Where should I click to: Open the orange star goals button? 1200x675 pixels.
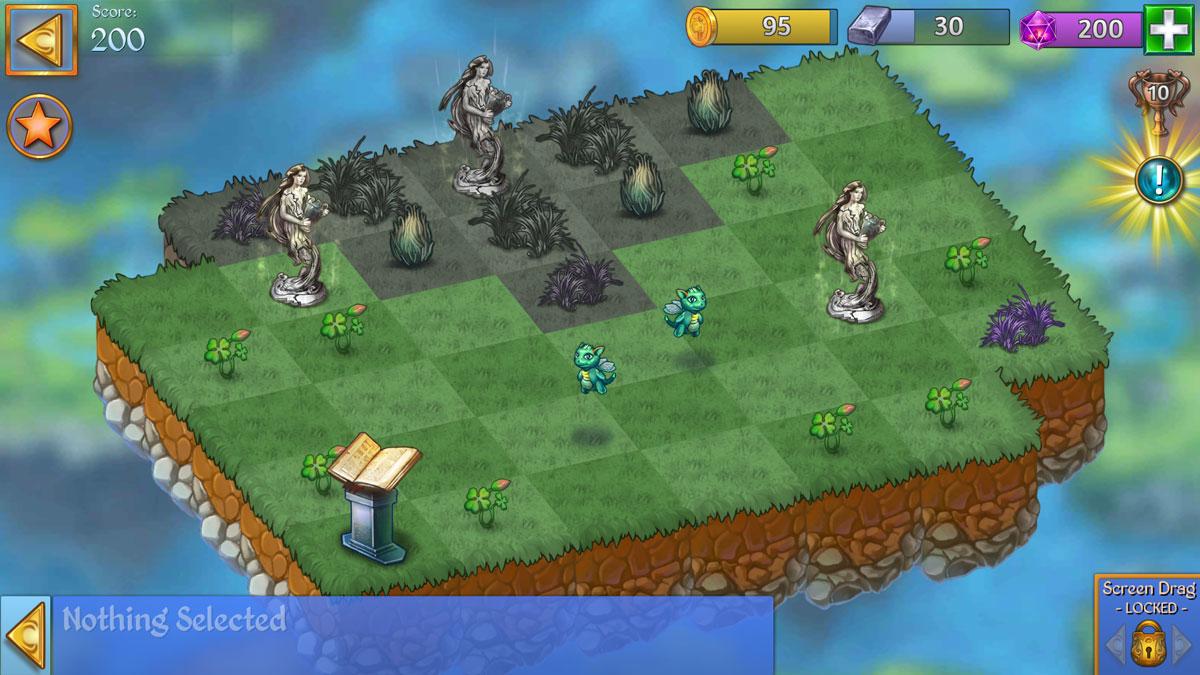pos(40,127)
